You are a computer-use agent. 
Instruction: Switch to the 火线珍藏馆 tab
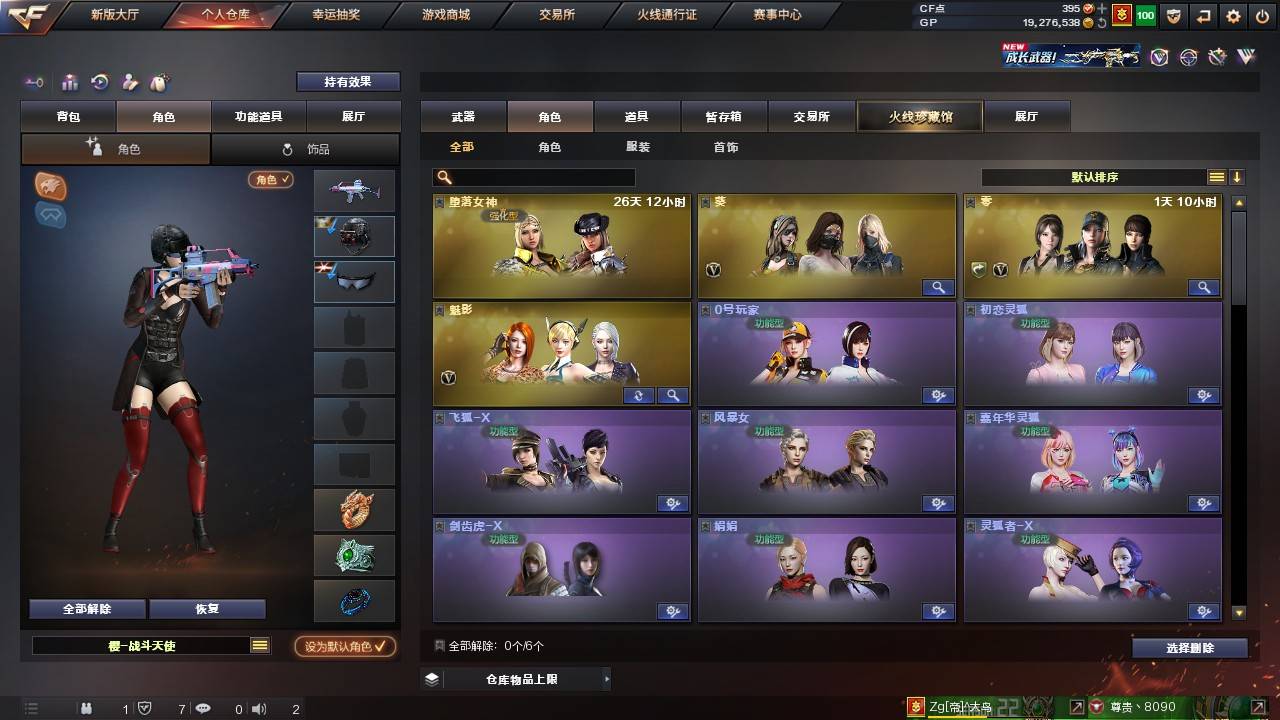point(918,116)
